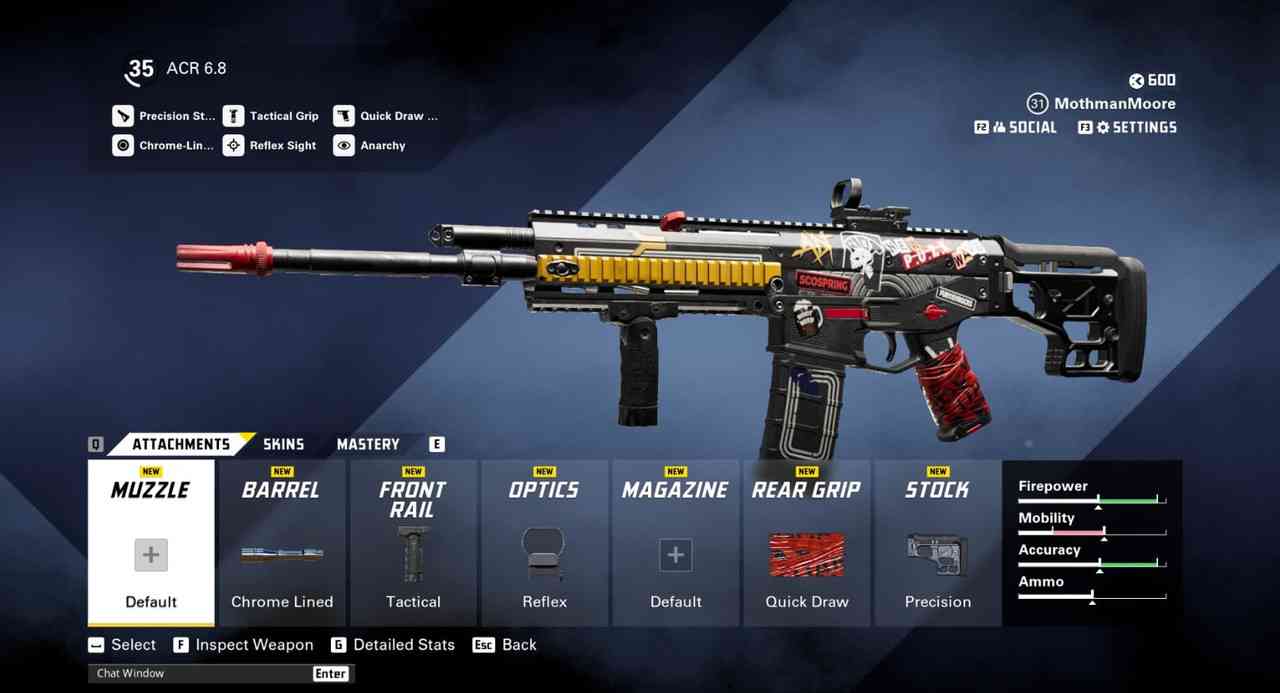1280x693 pixels.
Task: Click the Reflex Sight equipped icon
Action: coord(233,146)
